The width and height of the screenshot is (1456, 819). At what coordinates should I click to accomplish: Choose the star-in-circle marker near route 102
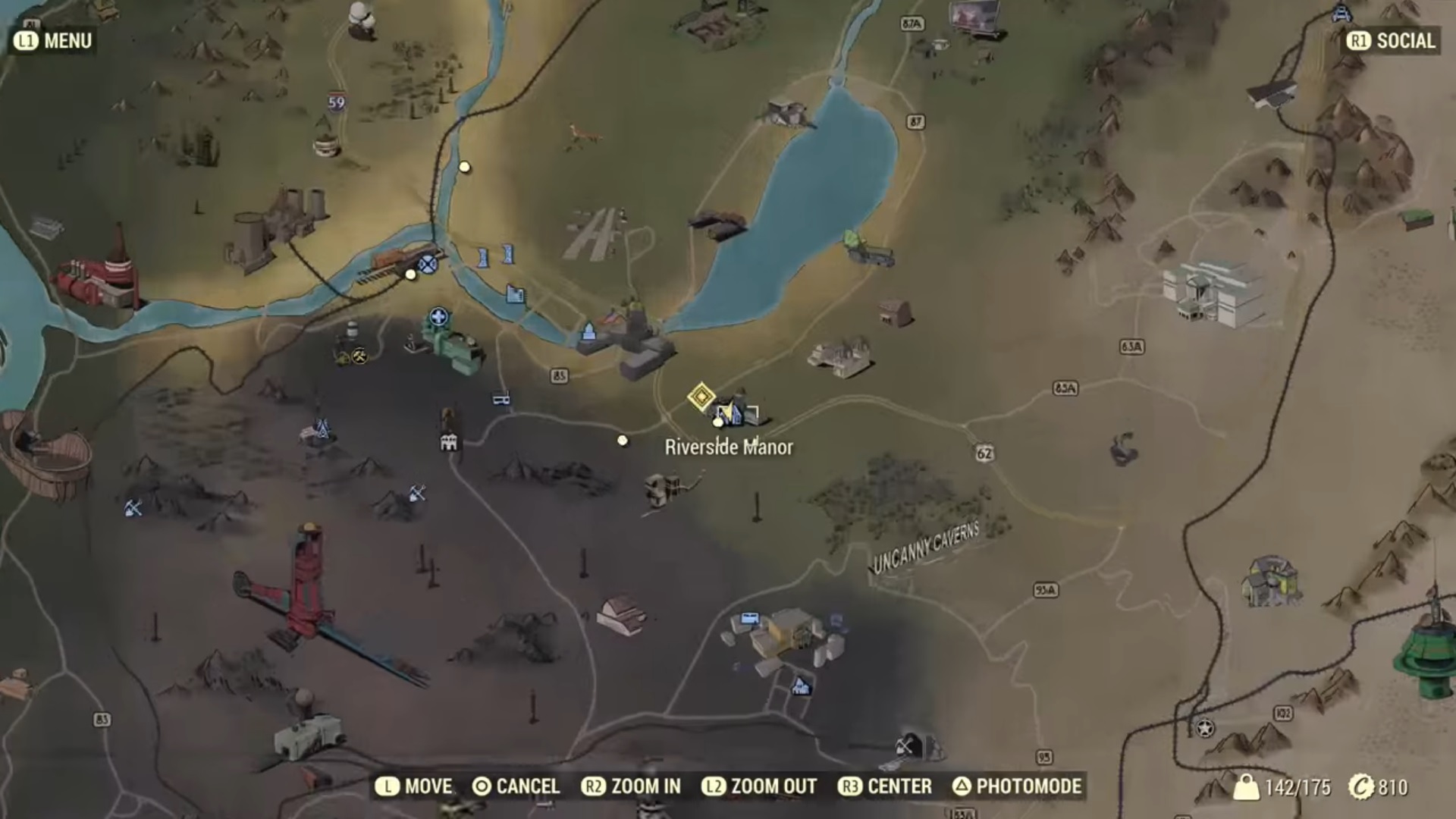pyautogui.click(x=1204, y=730)
